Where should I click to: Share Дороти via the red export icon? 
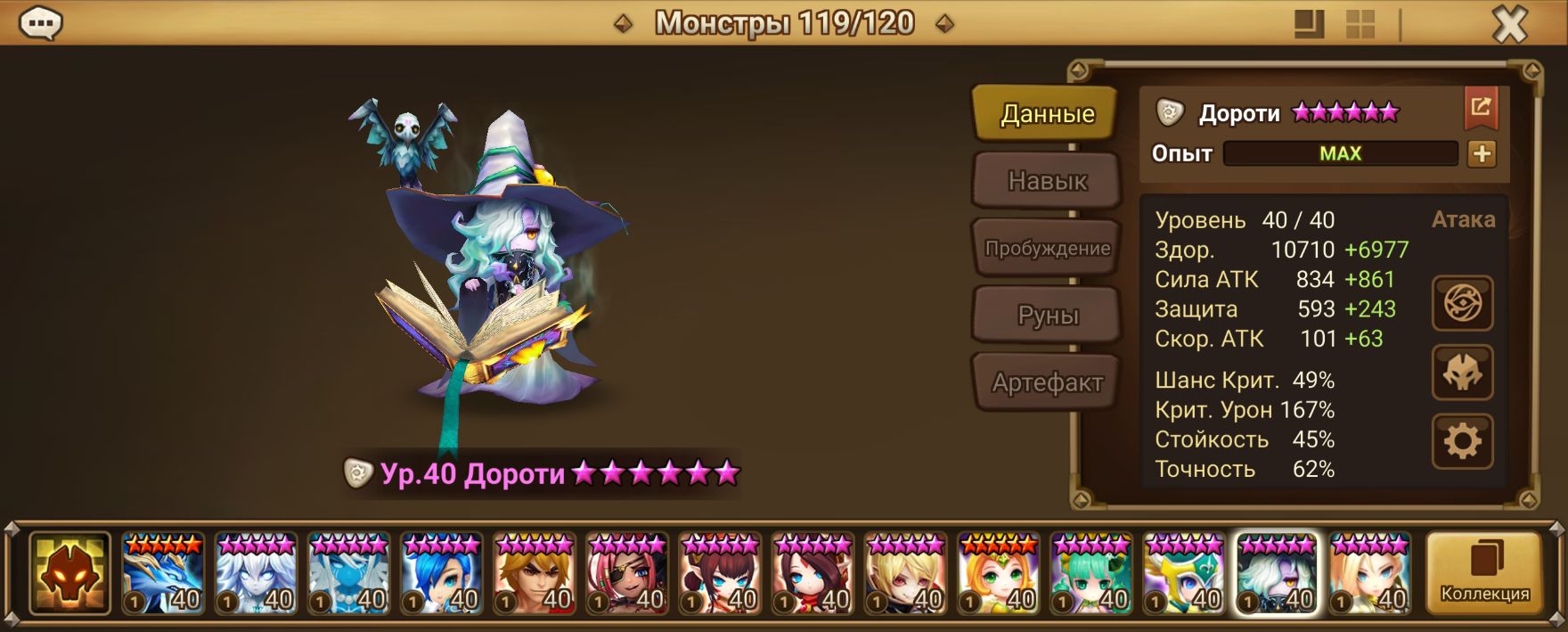tap(1481, 108)
